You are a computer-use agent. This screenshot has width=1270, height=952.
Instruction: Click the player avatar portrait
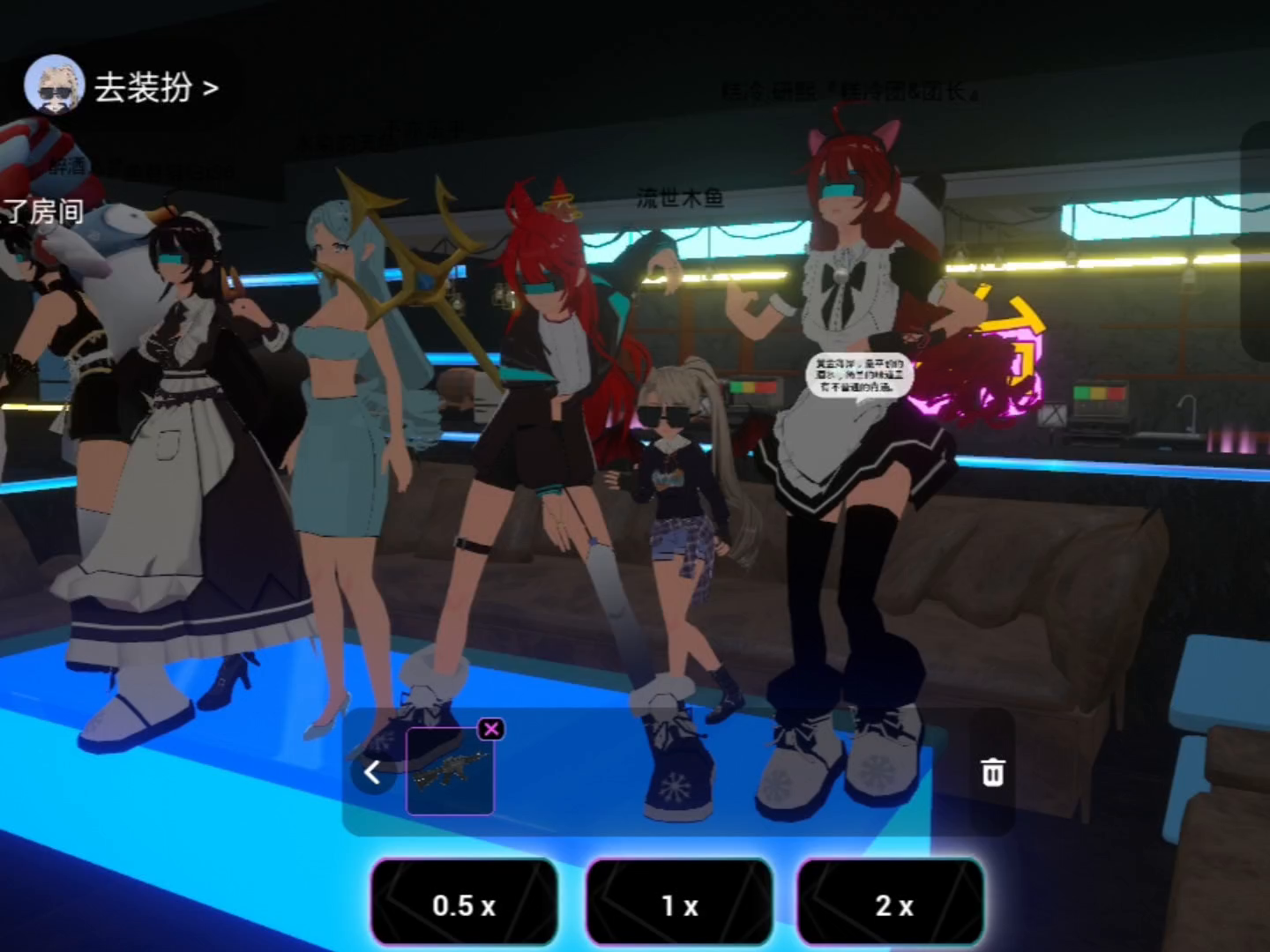point(54,86)
